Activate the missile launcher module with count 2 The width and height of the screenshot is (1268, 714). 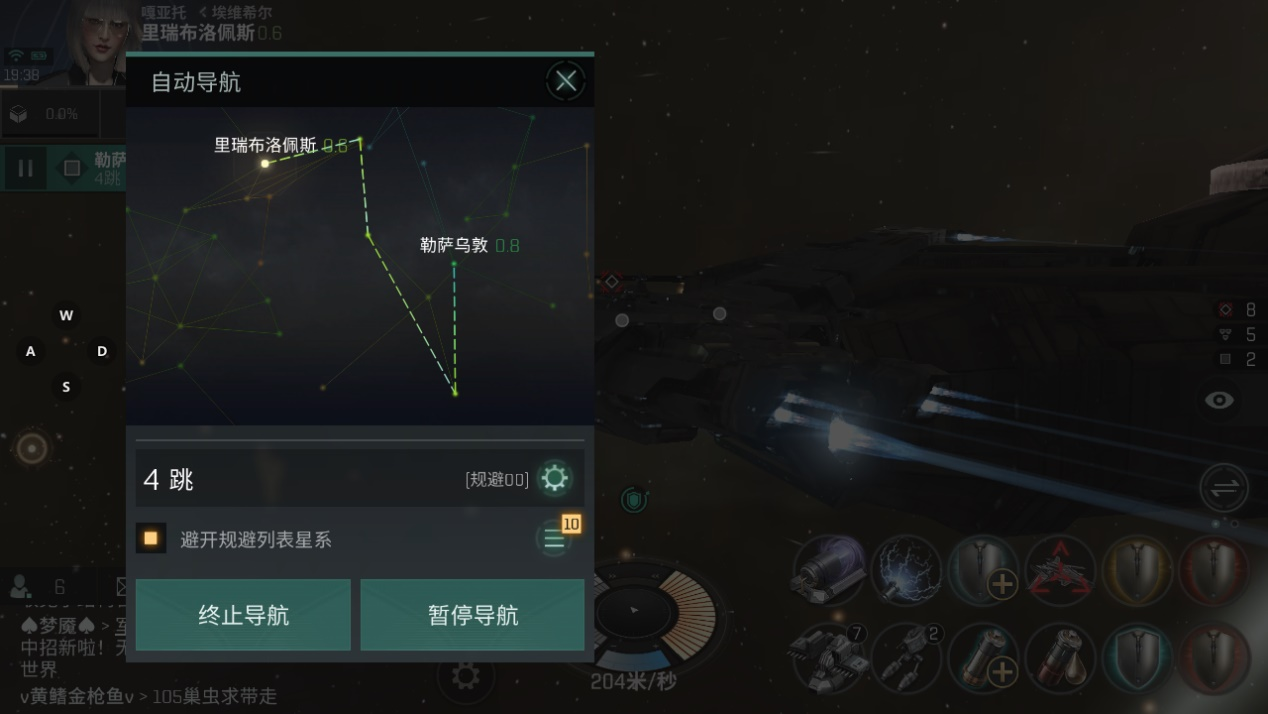point(905,657)
